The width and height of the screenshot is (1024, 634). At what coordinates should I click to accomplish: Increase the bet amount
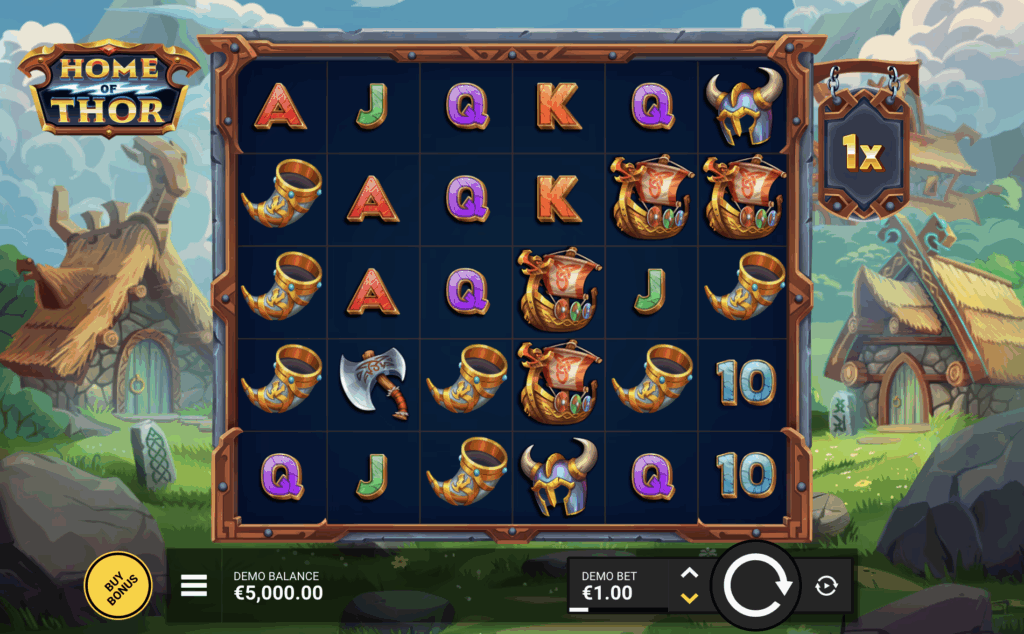[x=689, y=573]
